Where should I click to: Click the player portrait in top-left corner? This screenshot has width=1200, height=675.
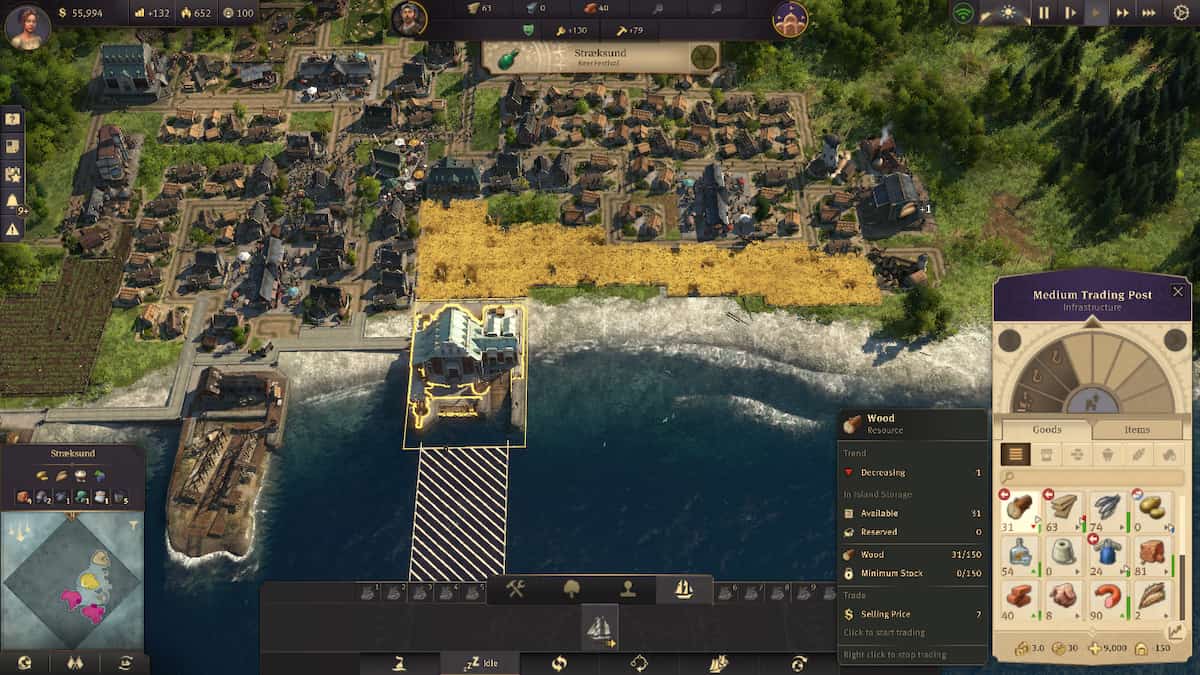click(27, 25)
